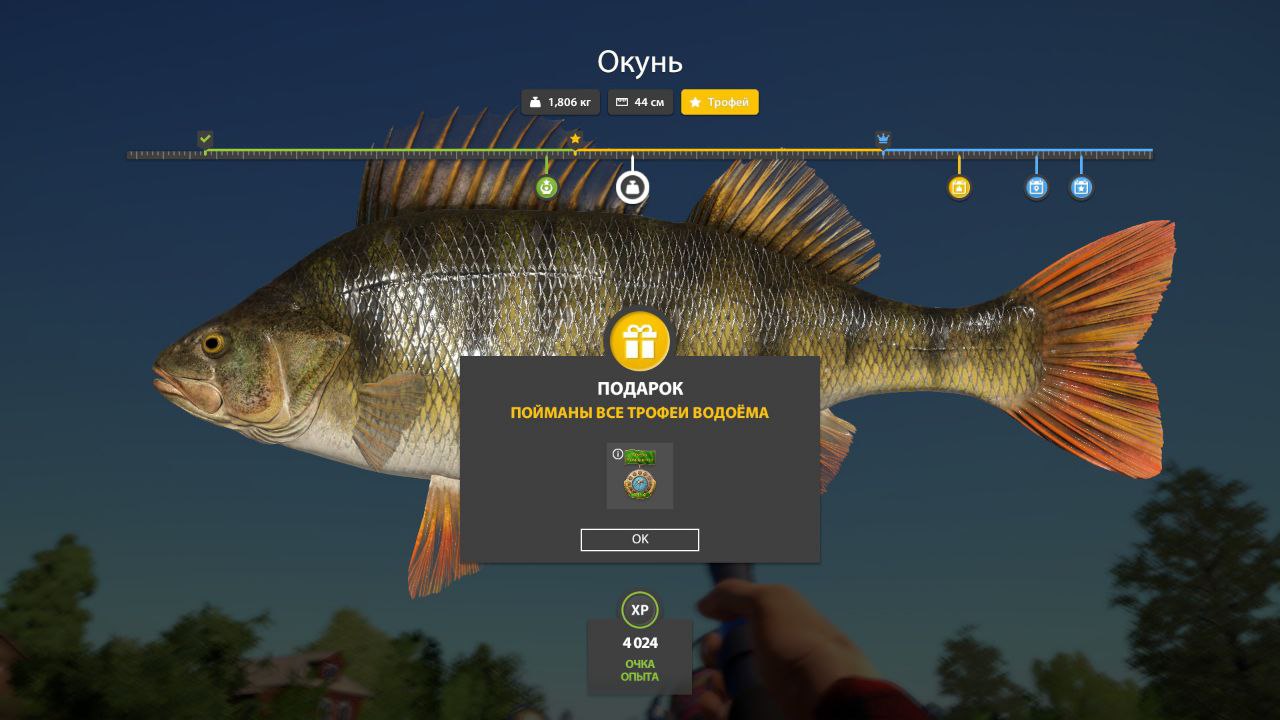Choose the yellow marker below the weight scale
This screenshot has width=1280, height=720.
coord(959,187)
